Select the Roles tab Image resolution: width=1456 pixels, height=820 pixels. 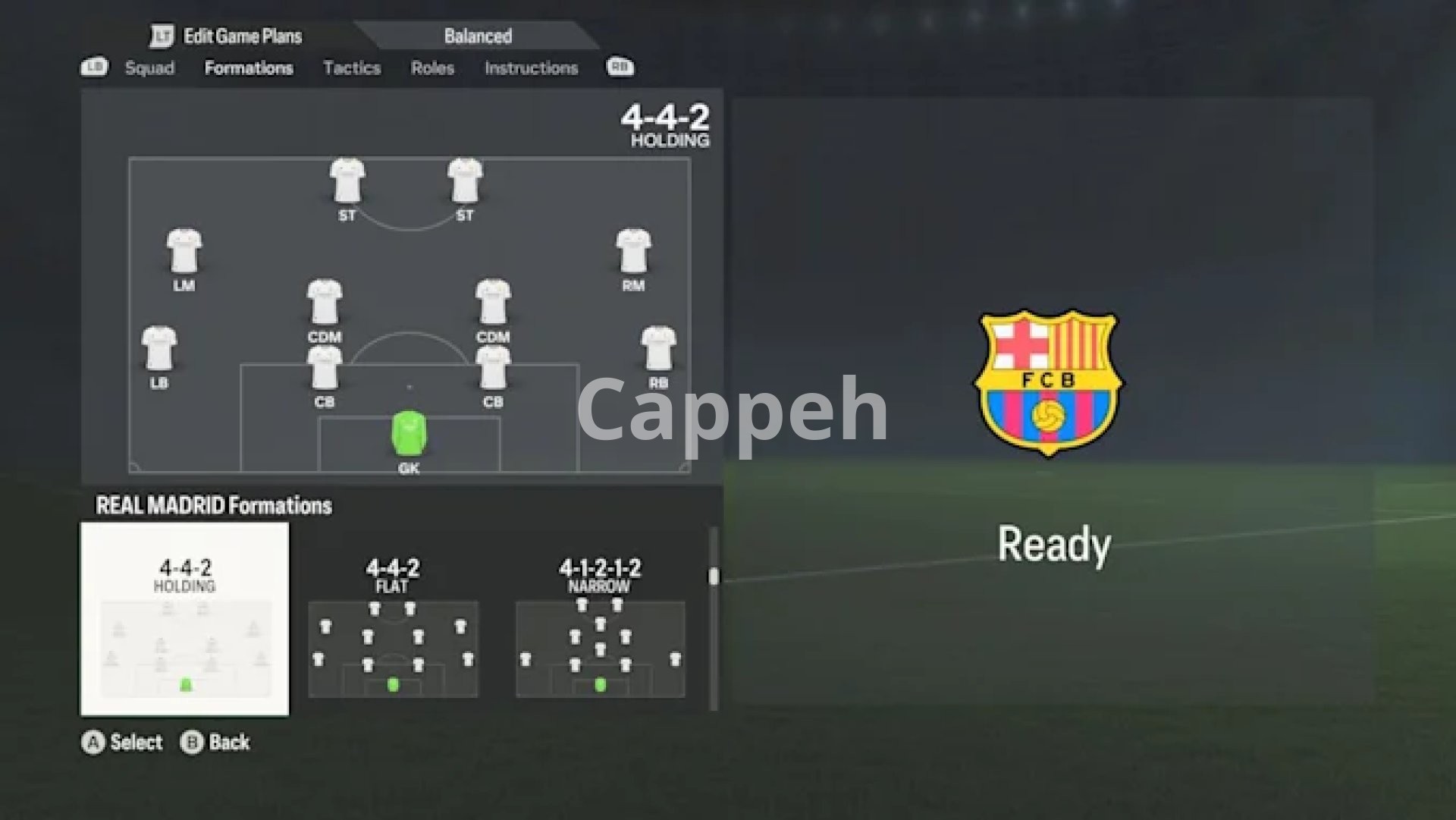[x=432, y=68]
